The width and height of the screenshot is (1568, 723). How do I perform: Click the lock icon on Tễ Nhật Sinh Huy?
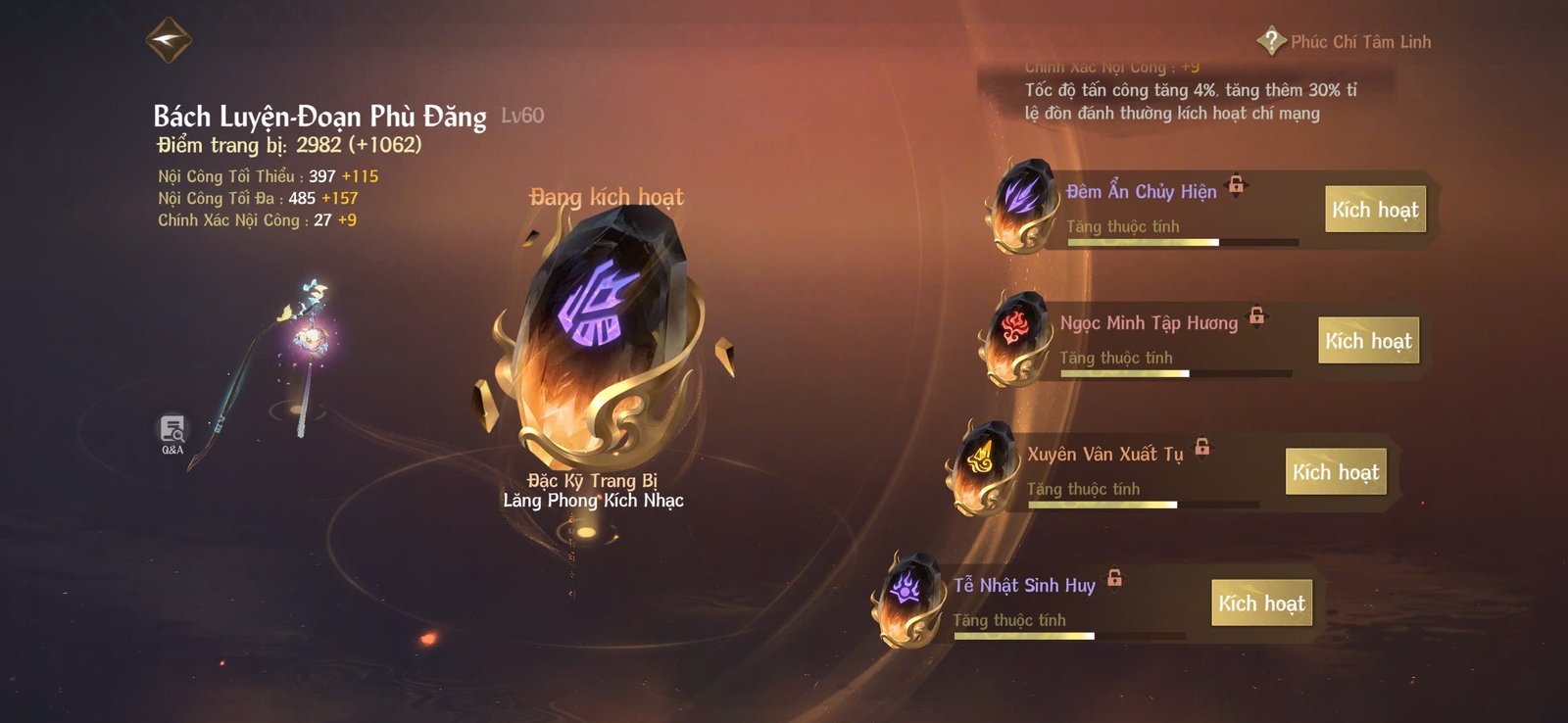[x=1116, y=579]
